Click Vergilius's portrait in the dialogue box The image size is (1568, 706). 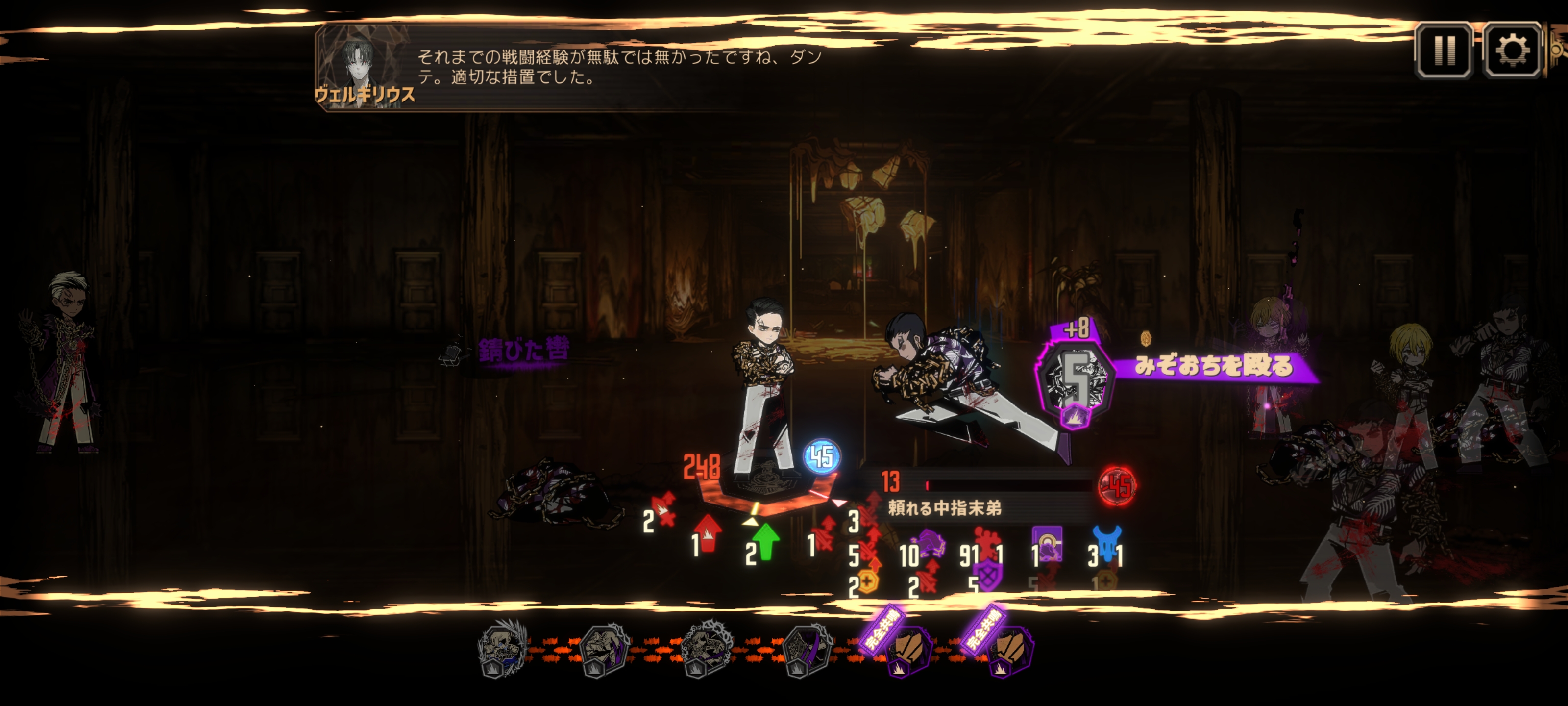point(365,68)
